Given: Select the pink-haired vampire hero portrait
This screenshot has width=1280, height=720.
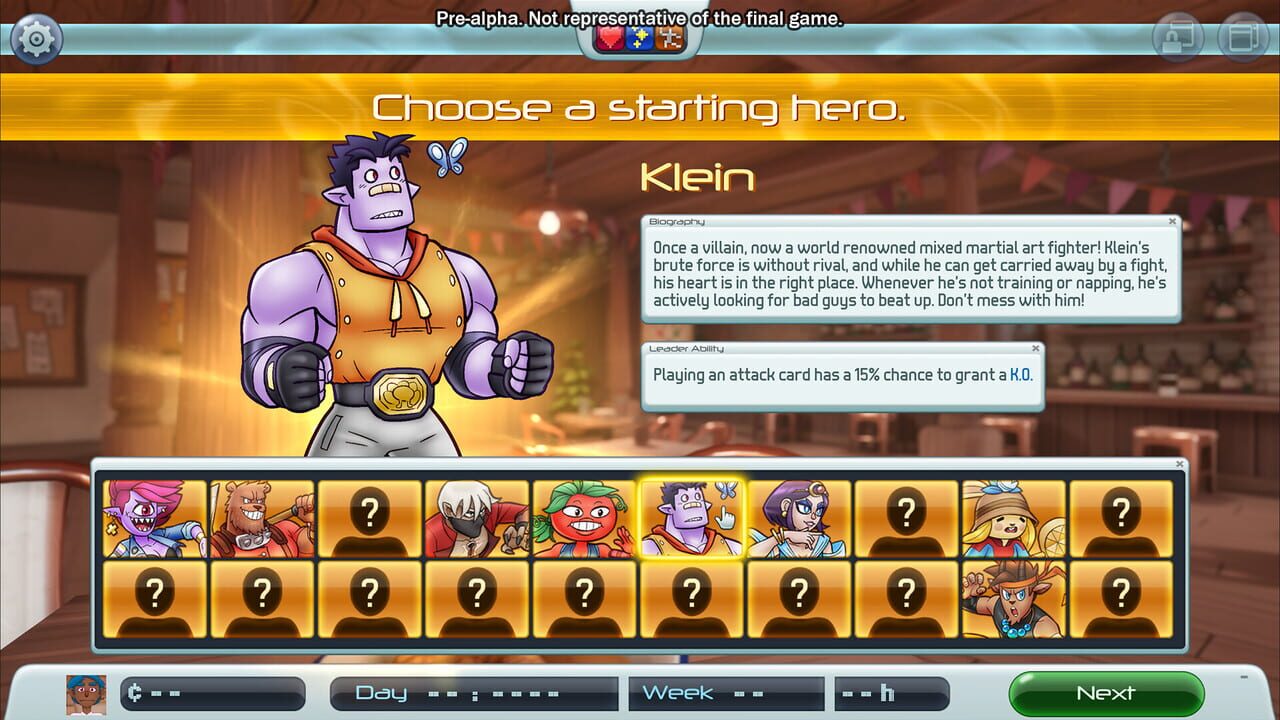Looking at the screenshot, I should (x=156, y=516).
